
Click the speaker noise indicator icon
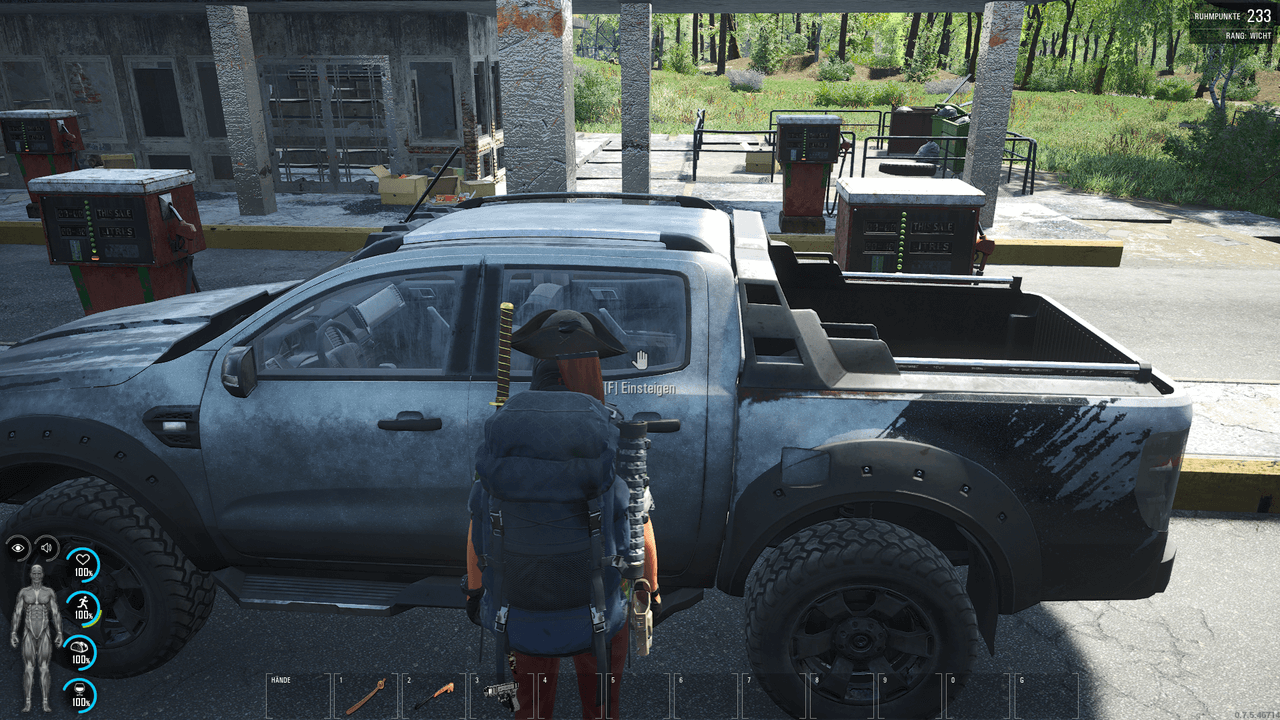(46, 547)
